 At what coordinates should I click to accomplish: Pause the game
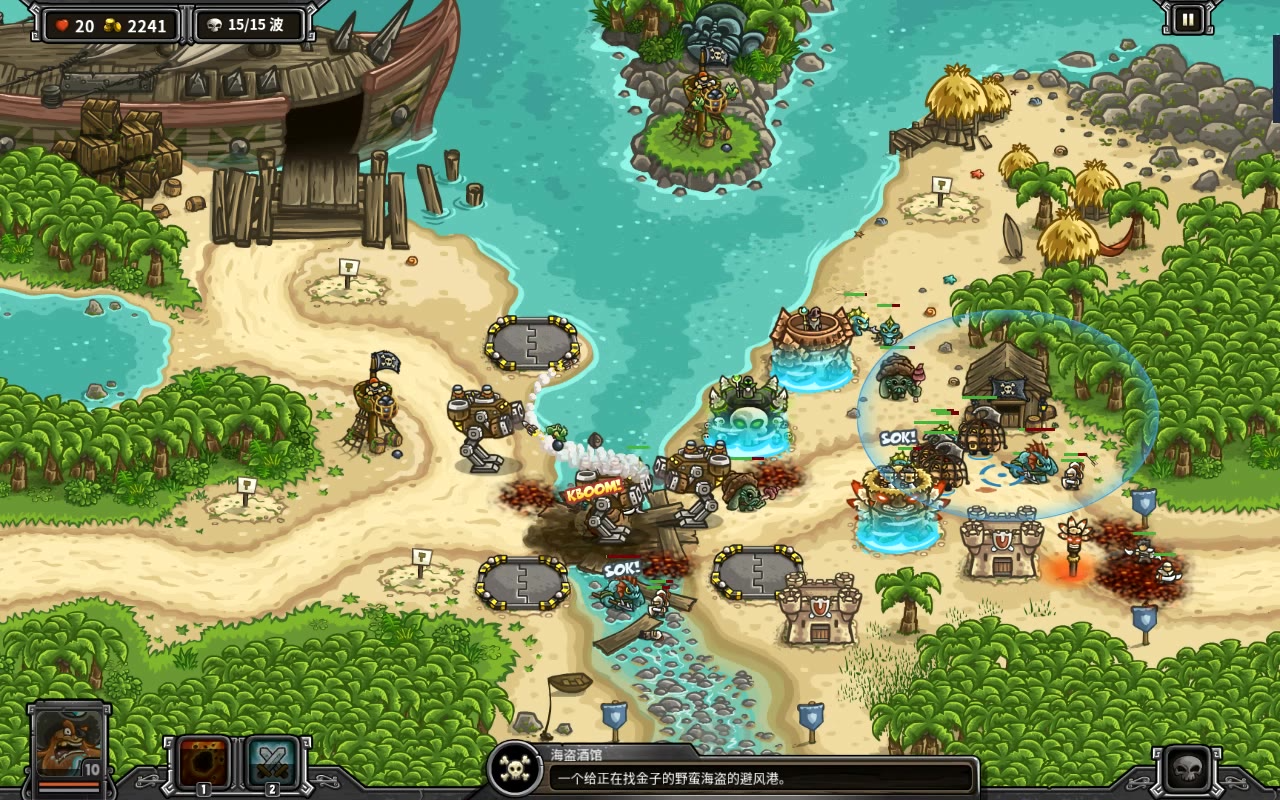1188,19
